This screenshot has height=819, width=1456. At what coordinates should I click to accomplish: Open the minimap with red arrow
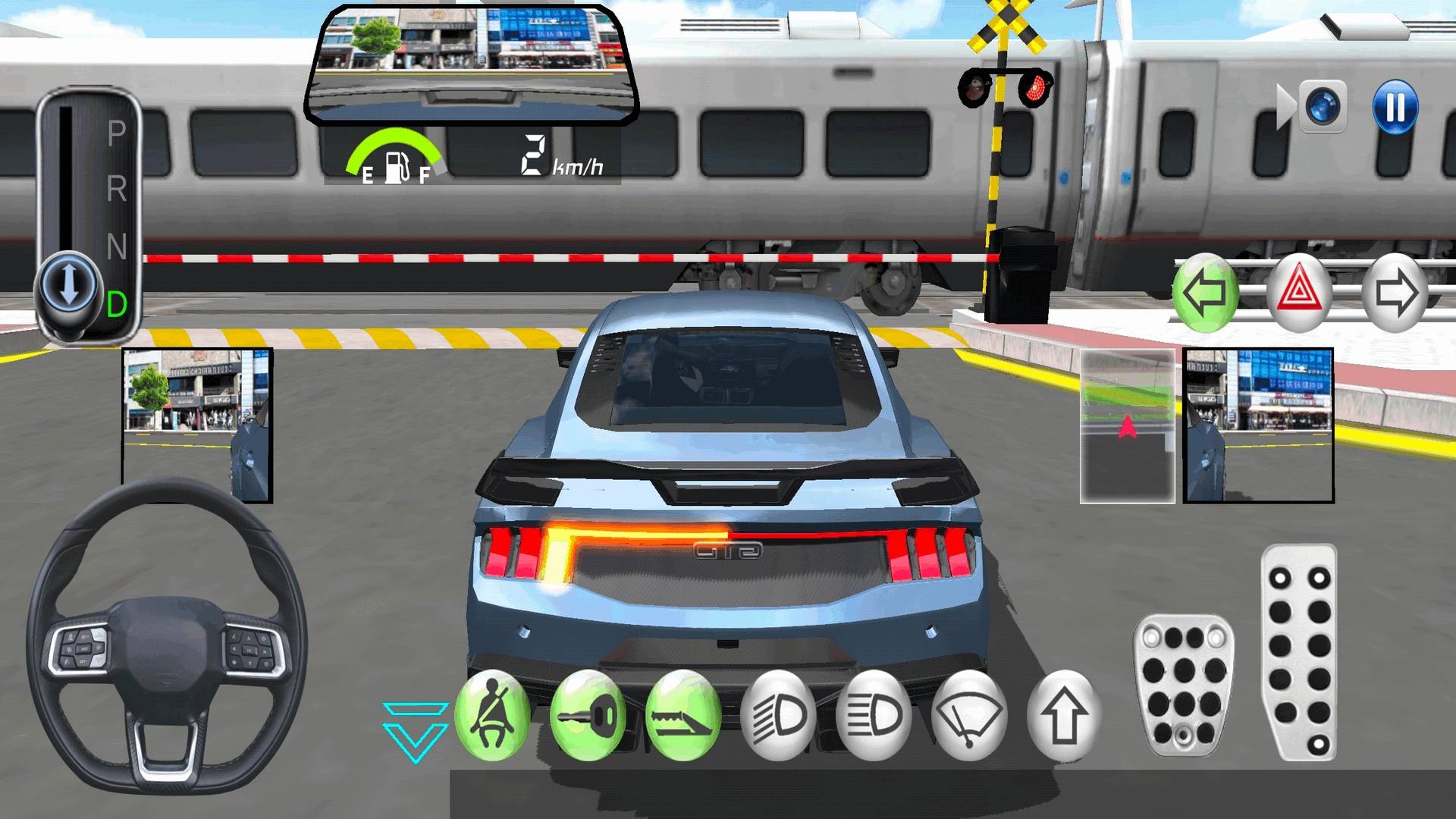pyautogui.click(x=1128, y=425)
